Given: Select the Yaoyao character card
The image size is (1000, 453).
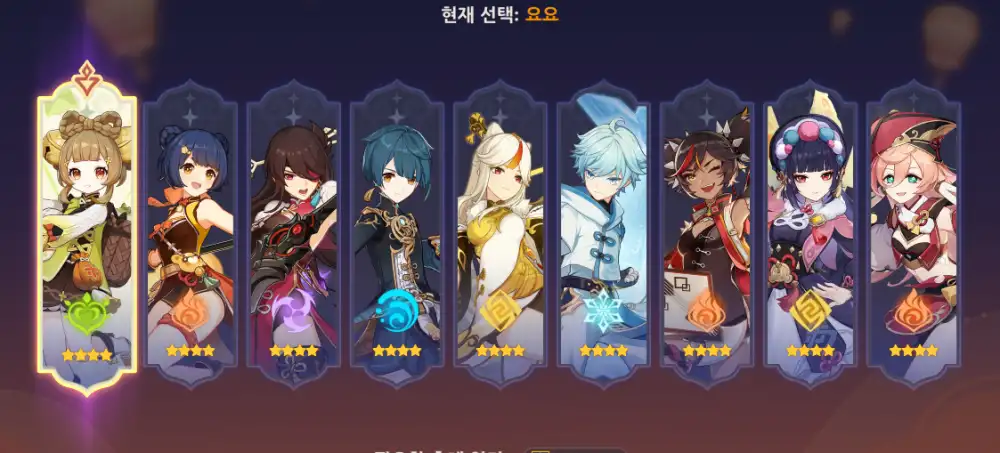Looking at the screenshot, I should 86,230.
